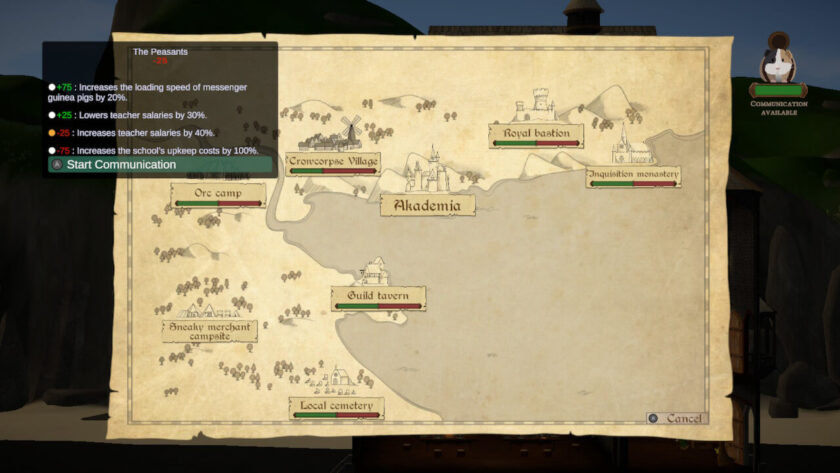This screenshot has height=473, width=840.
Task: Choose Crowcorpse Village on the map
Action: tap(333, 162)
